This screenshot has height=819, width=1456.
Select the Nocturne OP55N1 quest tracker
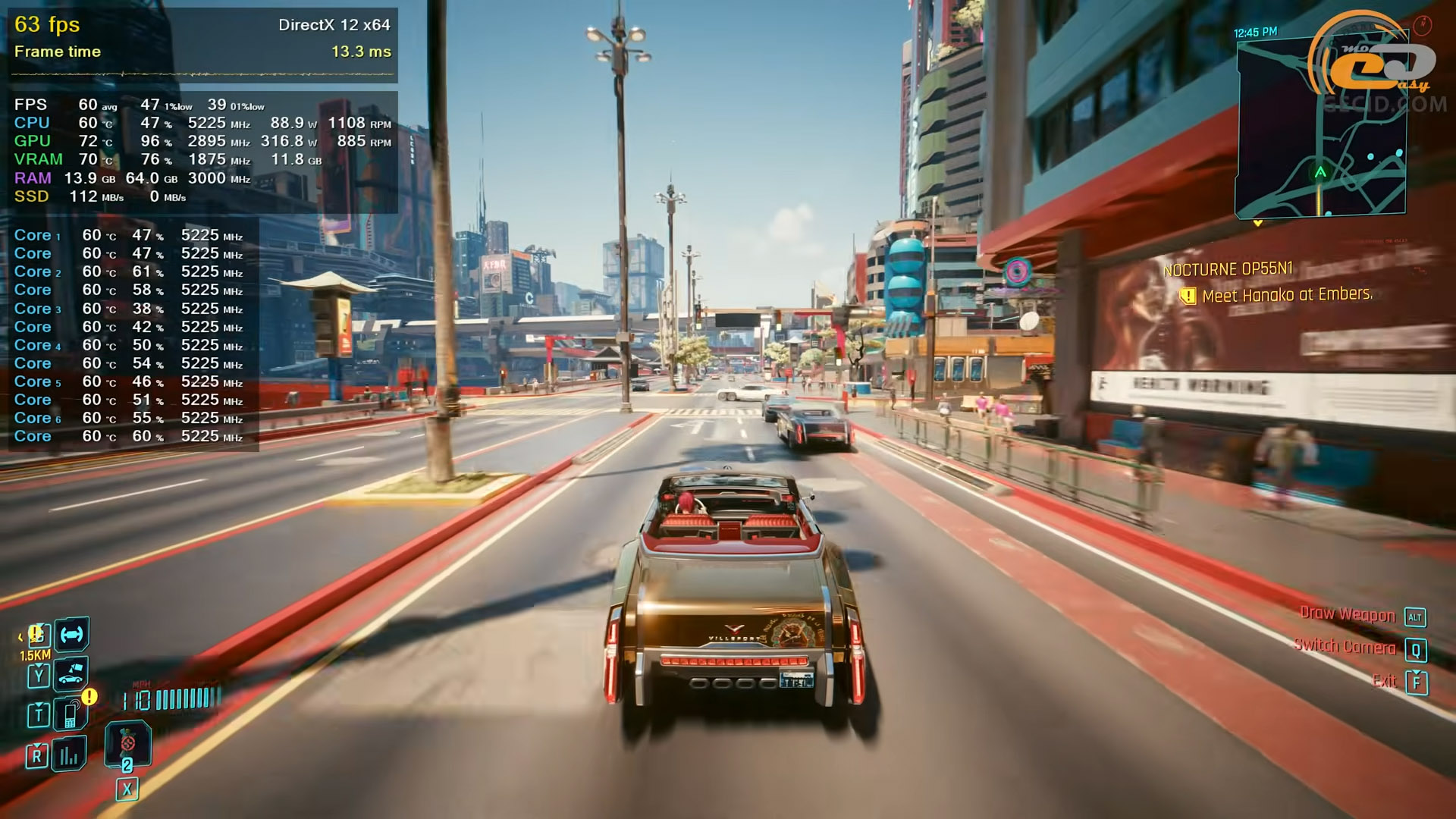(x=1228, y=269)
